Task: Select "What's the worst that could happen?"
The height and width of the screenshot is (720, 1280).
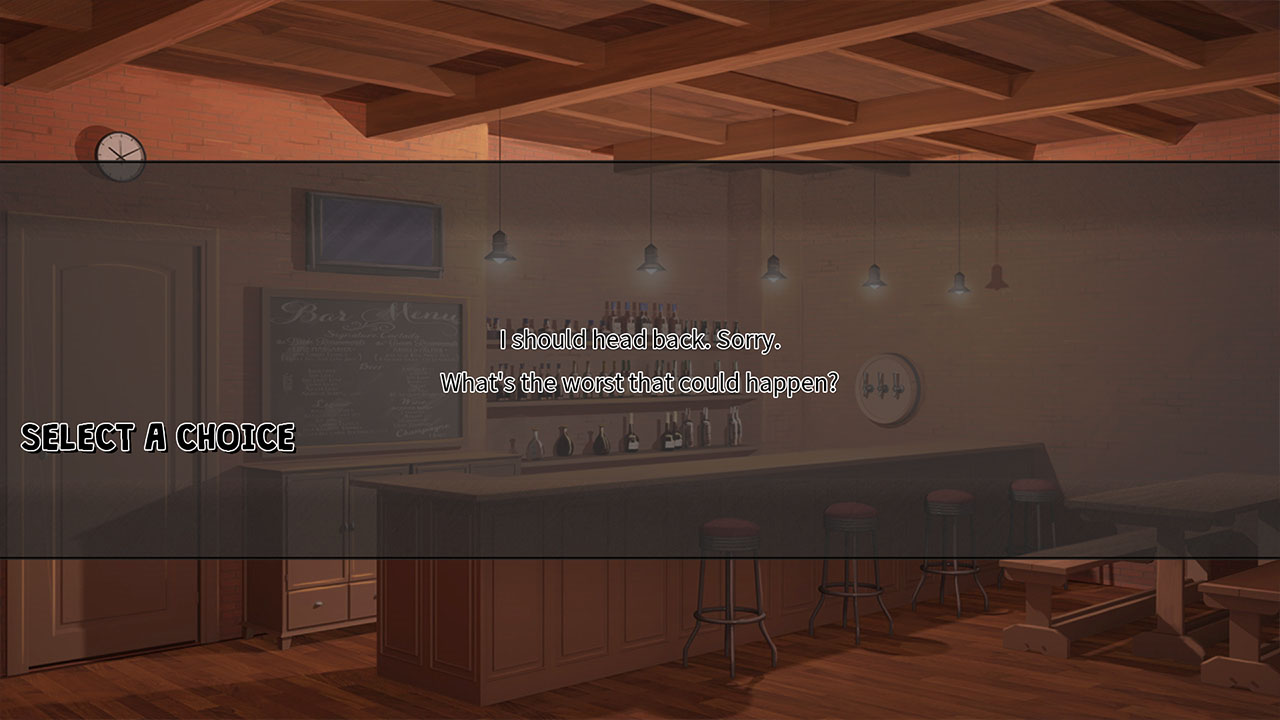Action: [x=640, y=380]
